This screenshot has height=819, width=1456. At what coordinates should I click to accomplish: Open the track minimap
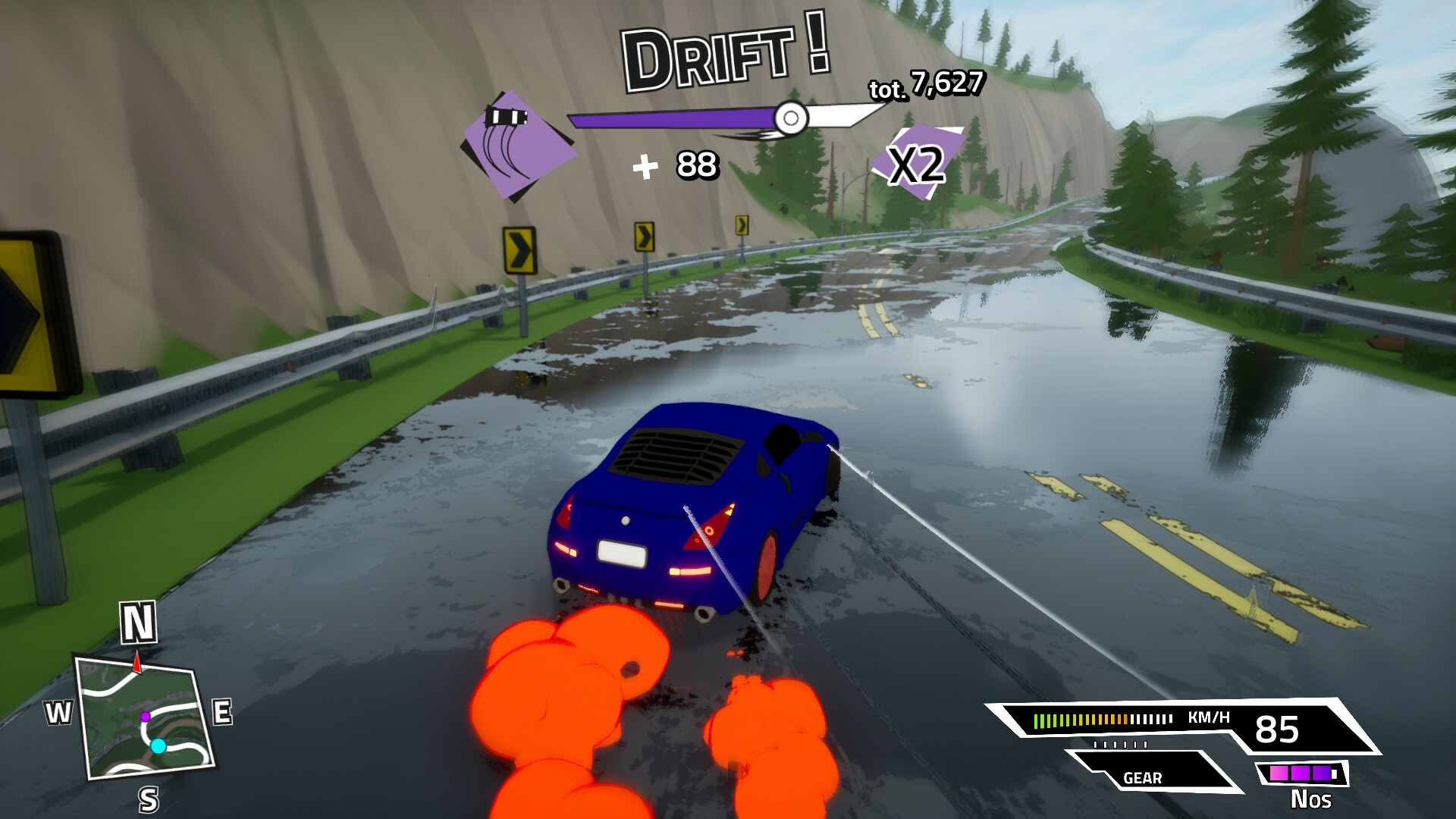click(x=144, y=717)
